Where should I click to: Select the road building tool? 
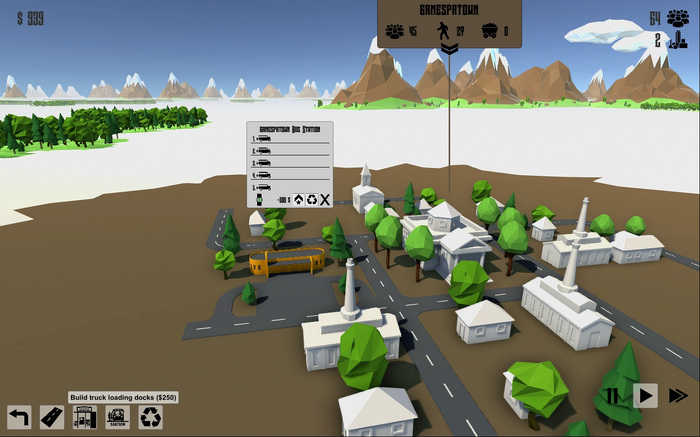click(52, 417)
